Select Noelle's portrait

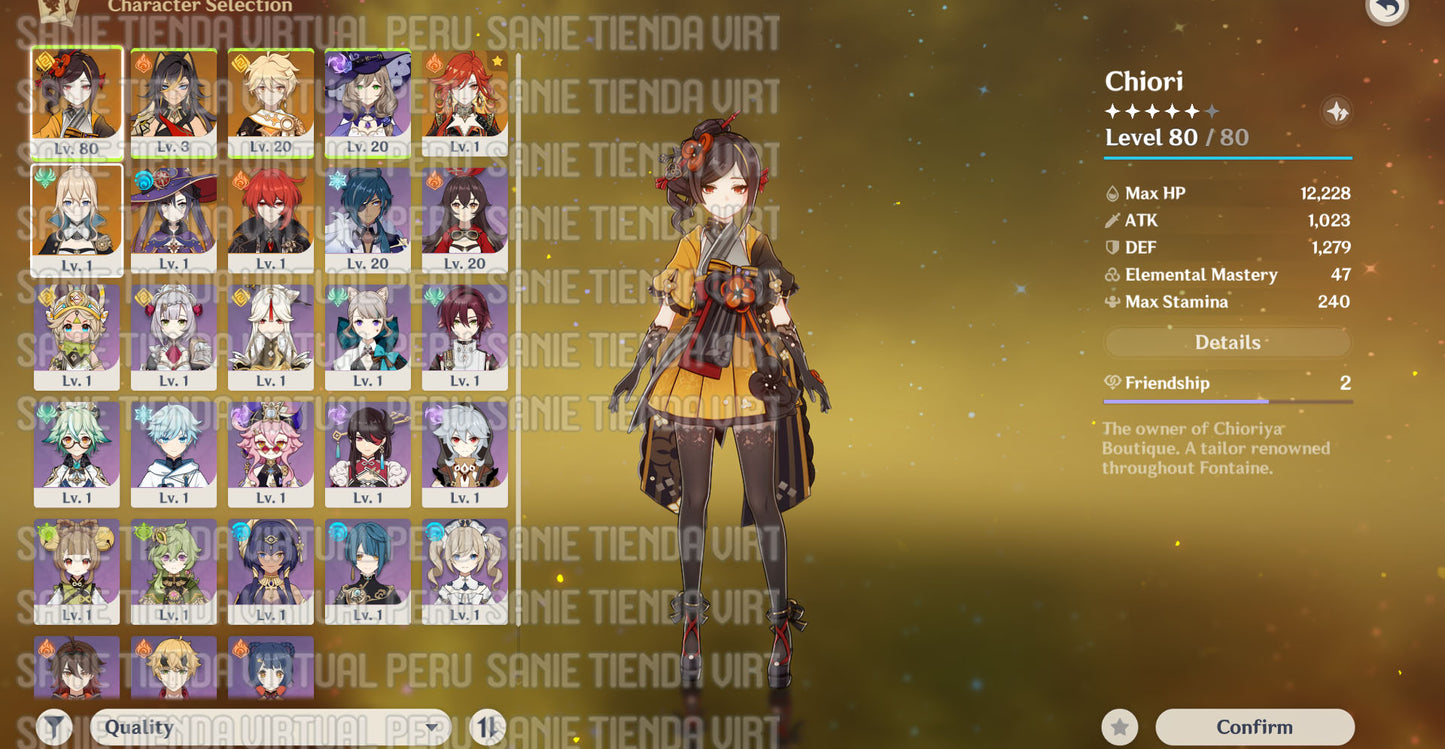click(x=174, y=337)
